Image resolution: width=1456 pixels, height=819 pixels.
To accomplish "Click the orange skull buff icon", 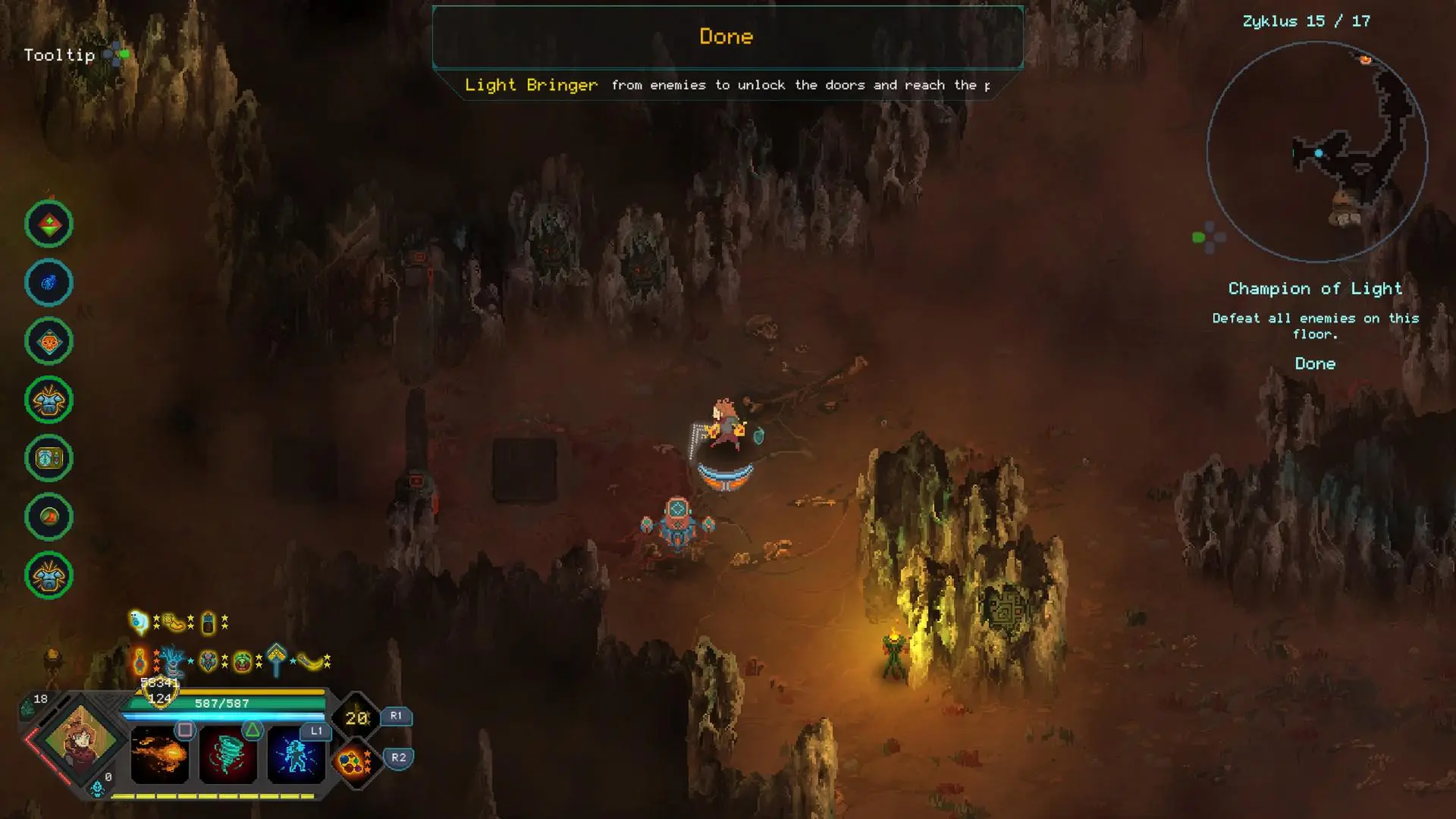I will (49, 342).
